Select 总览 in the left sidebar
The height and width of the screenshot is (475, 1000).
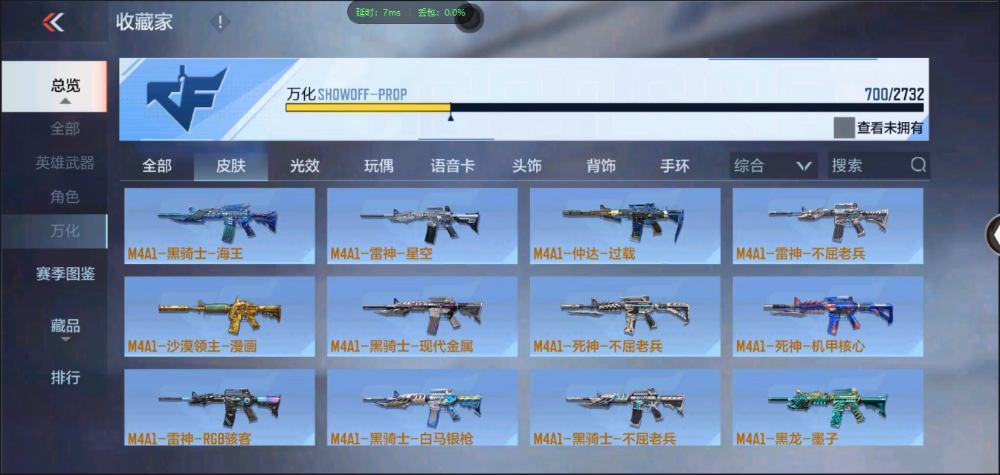66,86
